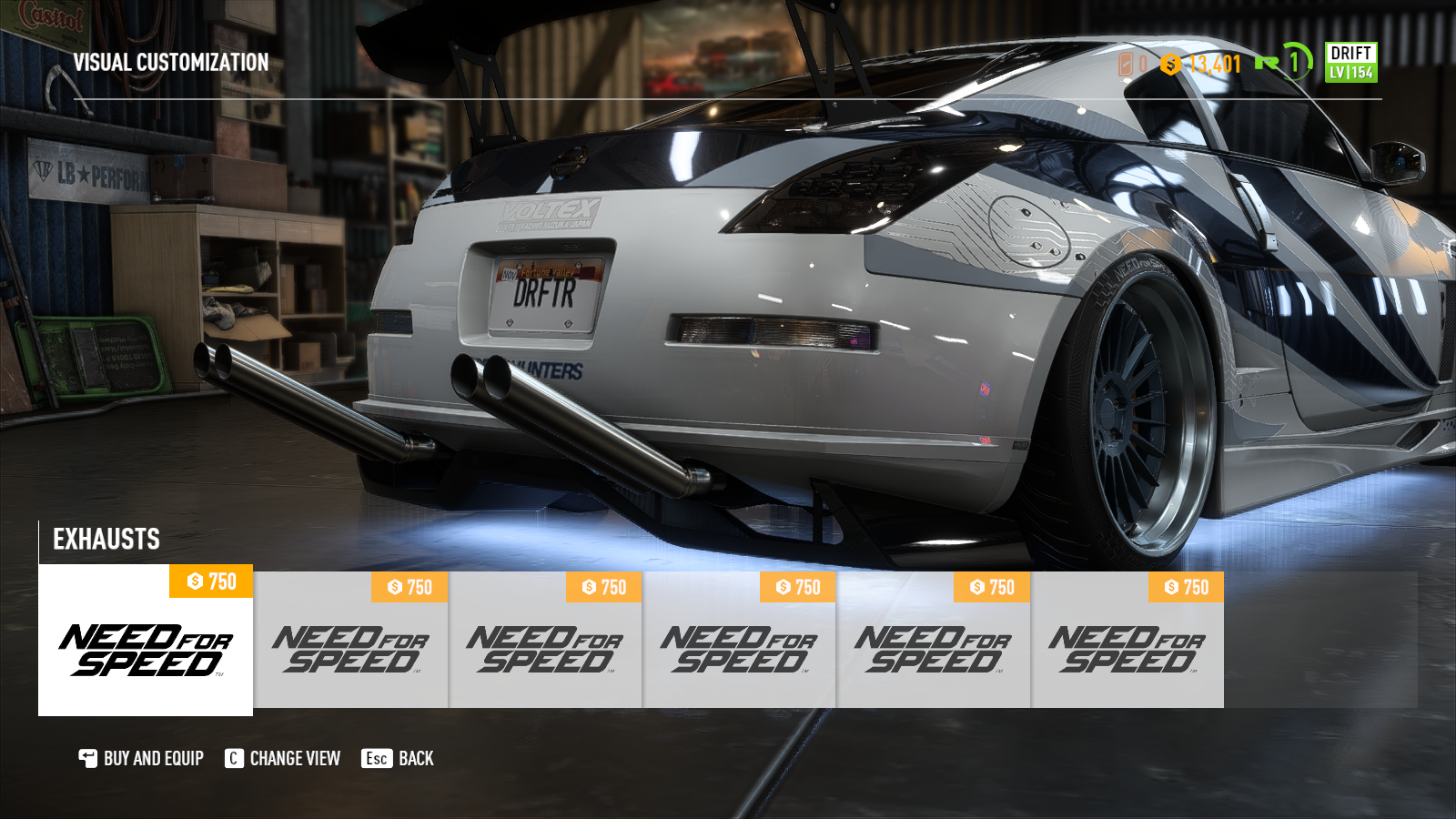Screen dimensions: 1456x819
Task: Click the Buy and Equip option
Action: 142,758
